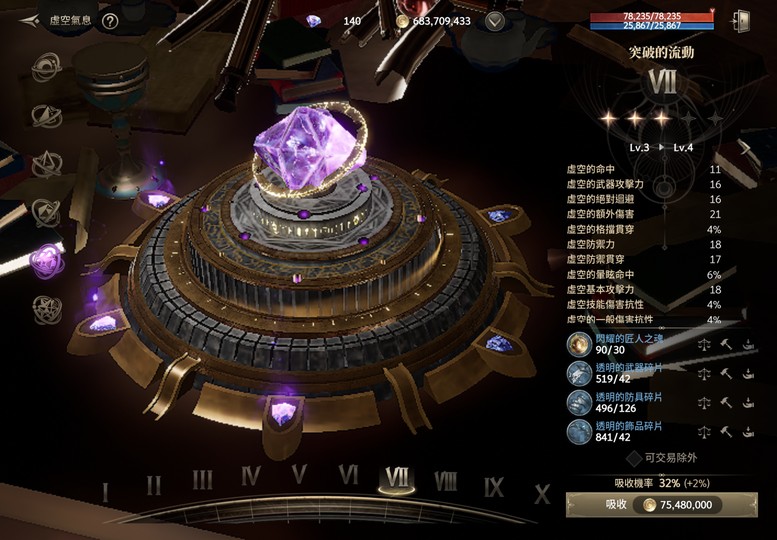Select the bottom orb category in the sidebar
Screen dimensions: 777x540
45,309
